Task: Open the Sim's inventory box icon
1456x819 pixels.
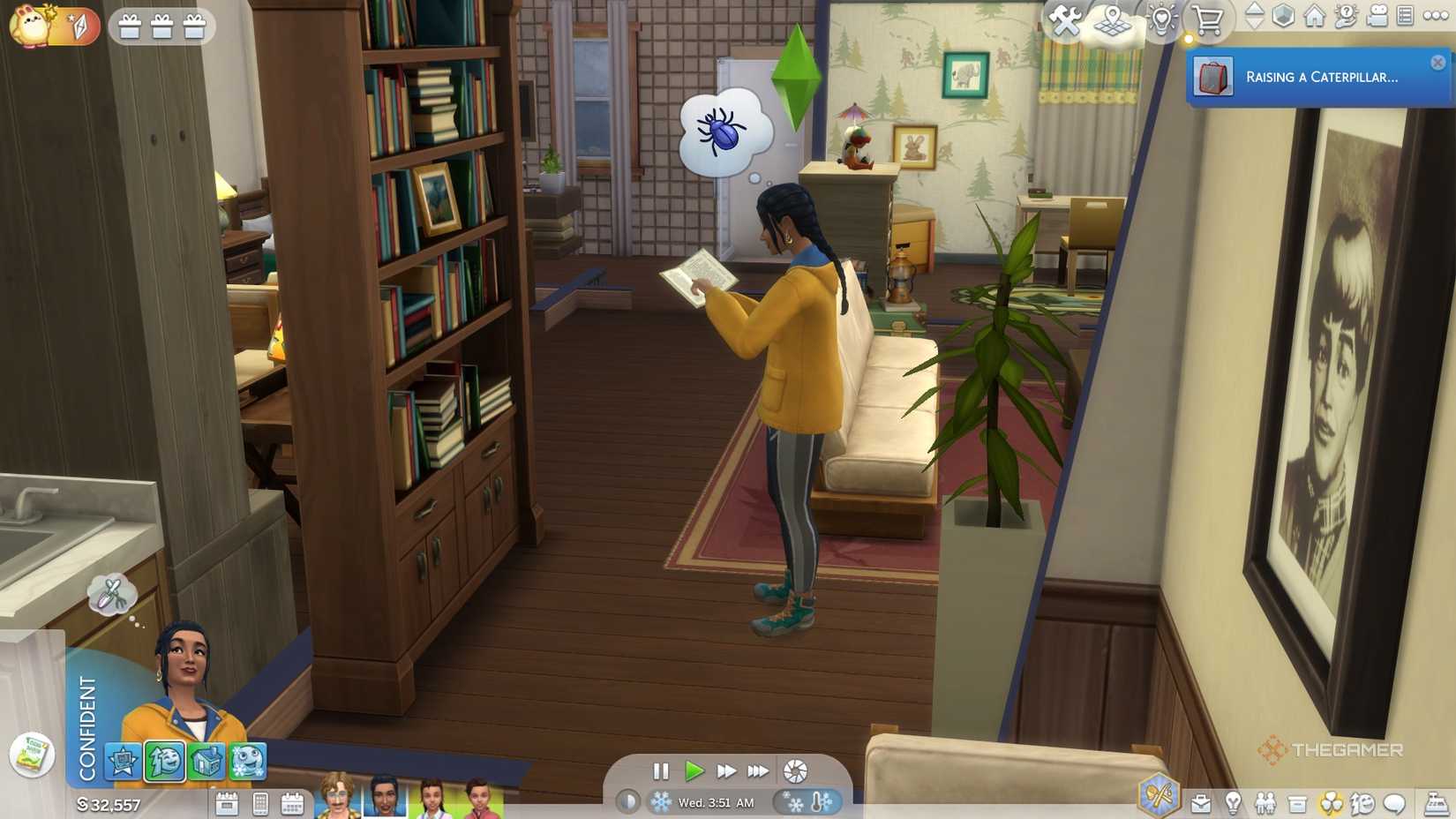Action: point(1297,800)
